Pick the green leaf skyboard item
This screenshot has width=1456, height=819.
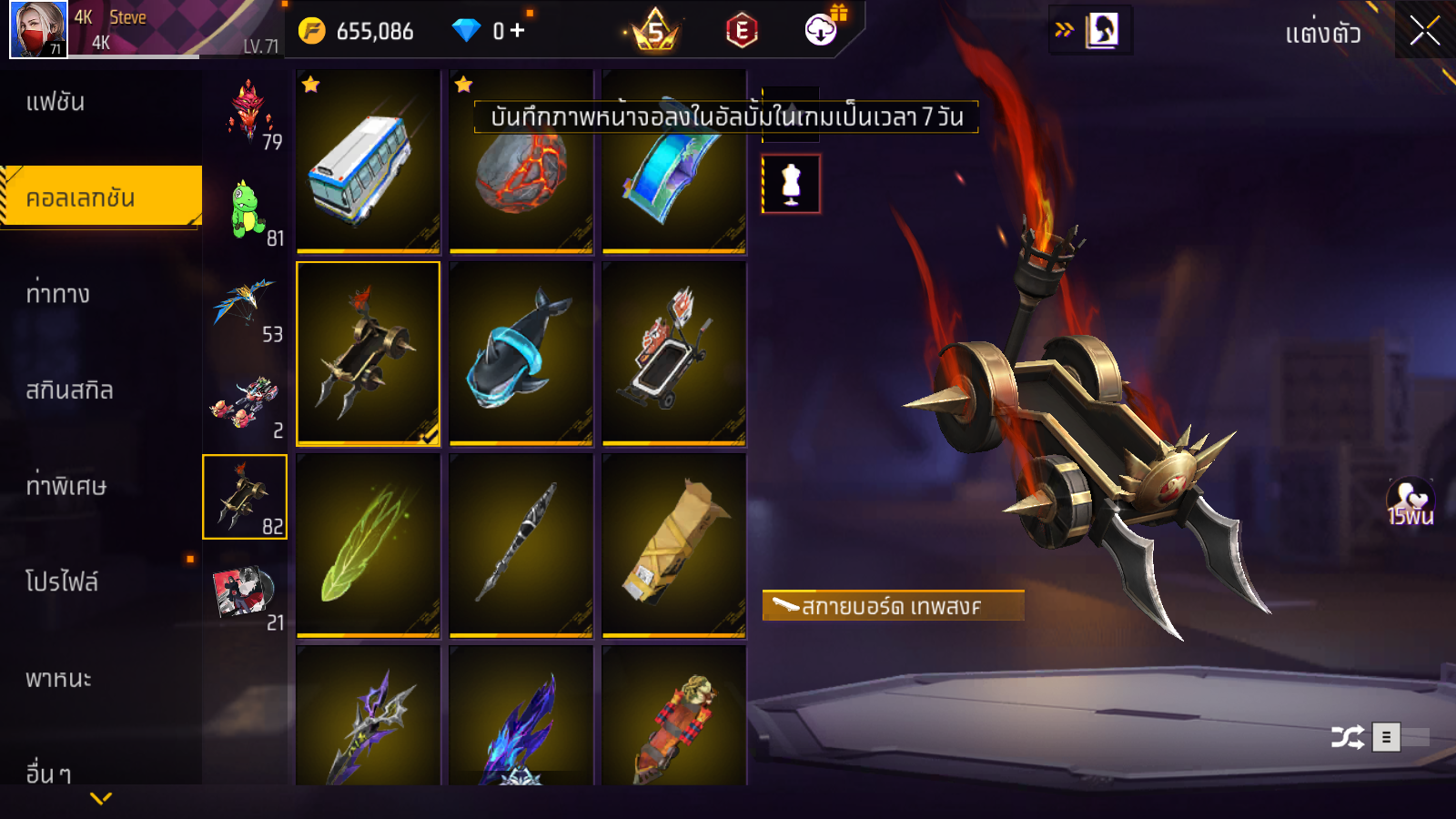pos(368,545)
